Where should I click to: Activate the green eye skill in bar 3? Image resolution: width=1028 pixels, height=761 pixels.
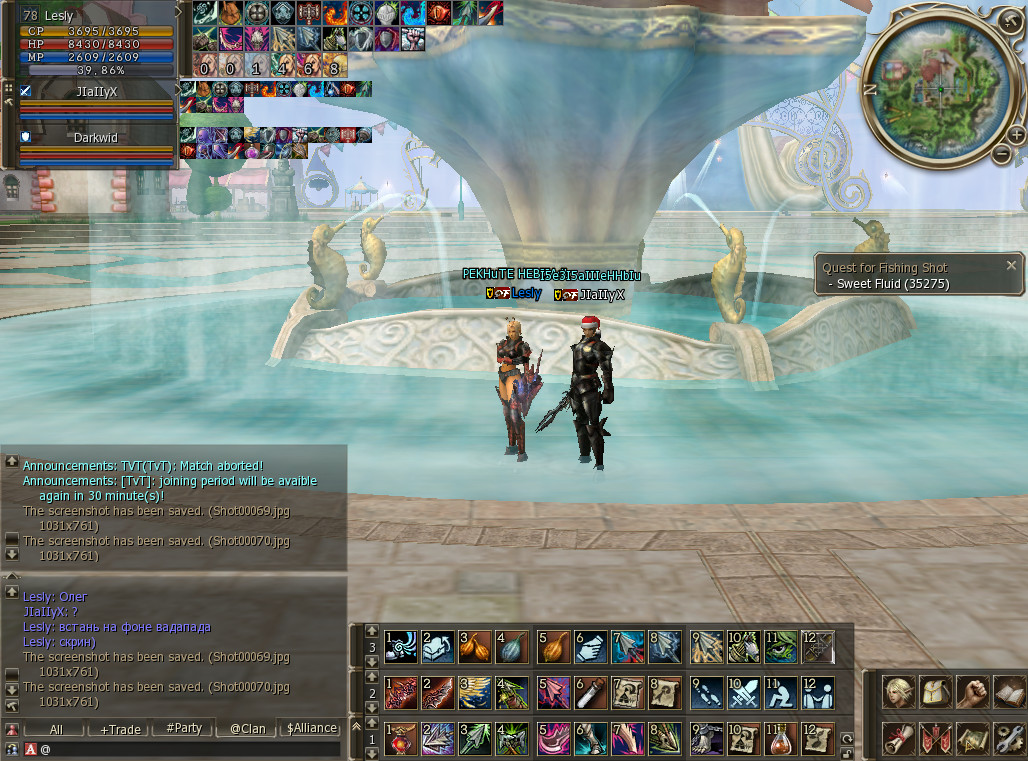pyautogui.click(x=781, y=645)
